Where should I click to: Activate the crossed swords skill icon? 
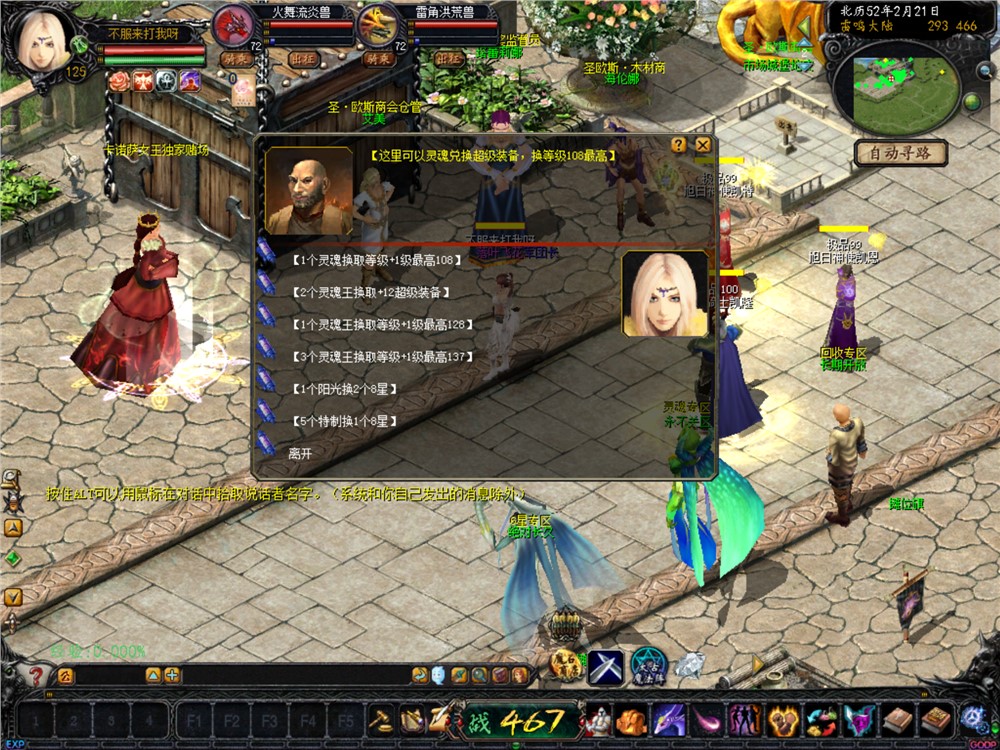click(x=605, y=667)
